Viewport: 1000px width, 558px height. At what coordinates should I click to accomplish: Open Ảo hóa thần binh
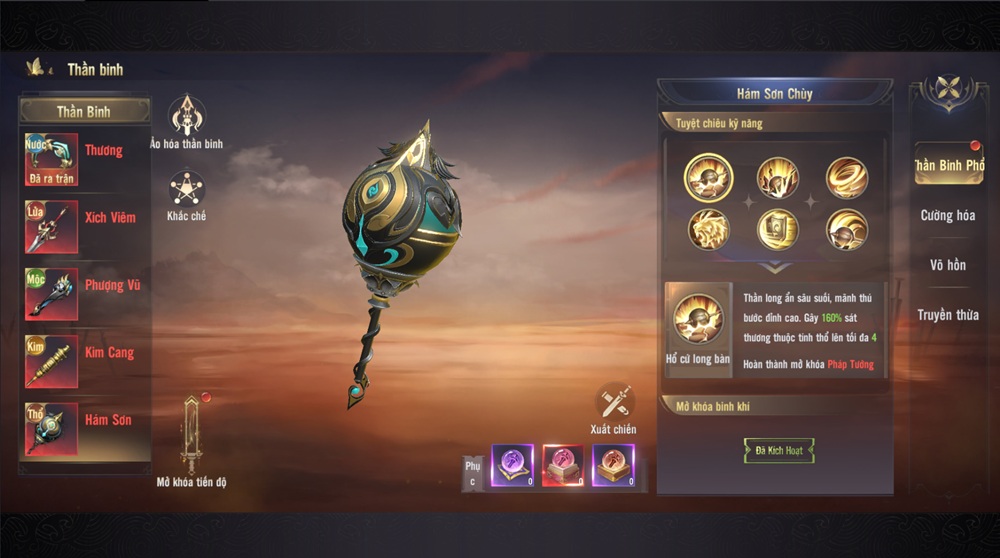click(x=186, y=116)
